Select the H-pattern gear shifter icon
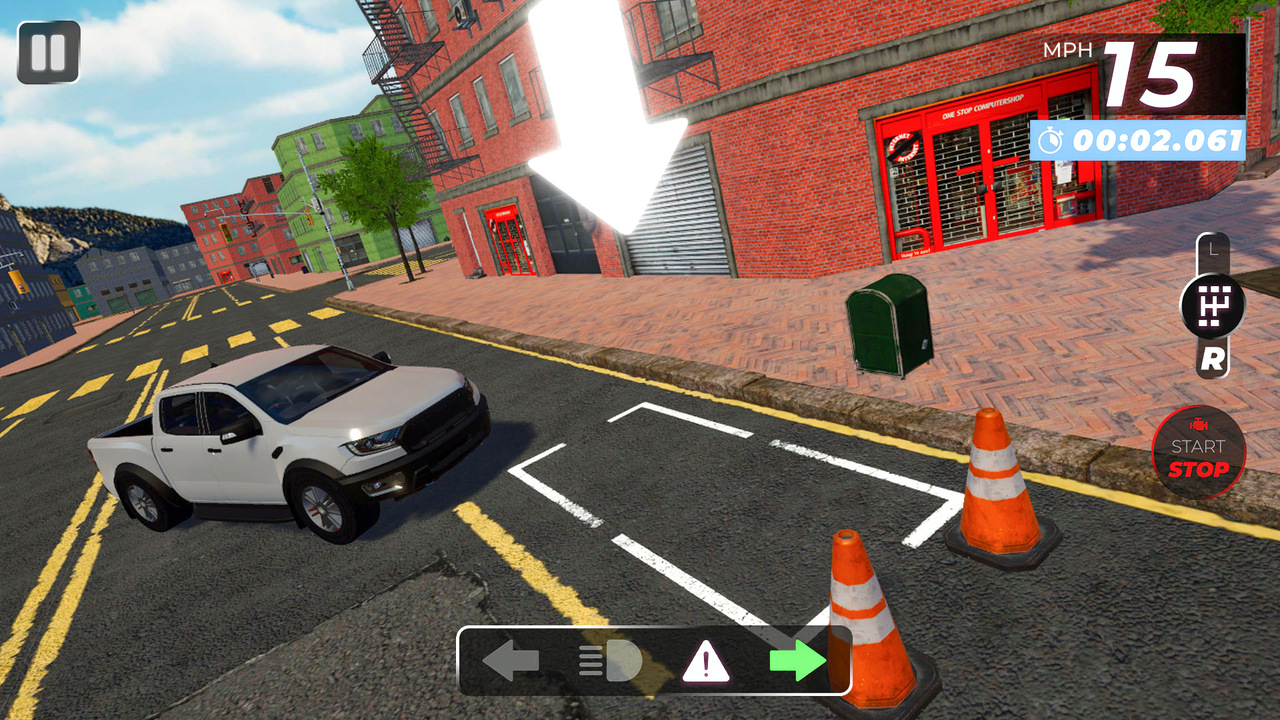The image size is (1280, 720). click(x=1215, y=303)
